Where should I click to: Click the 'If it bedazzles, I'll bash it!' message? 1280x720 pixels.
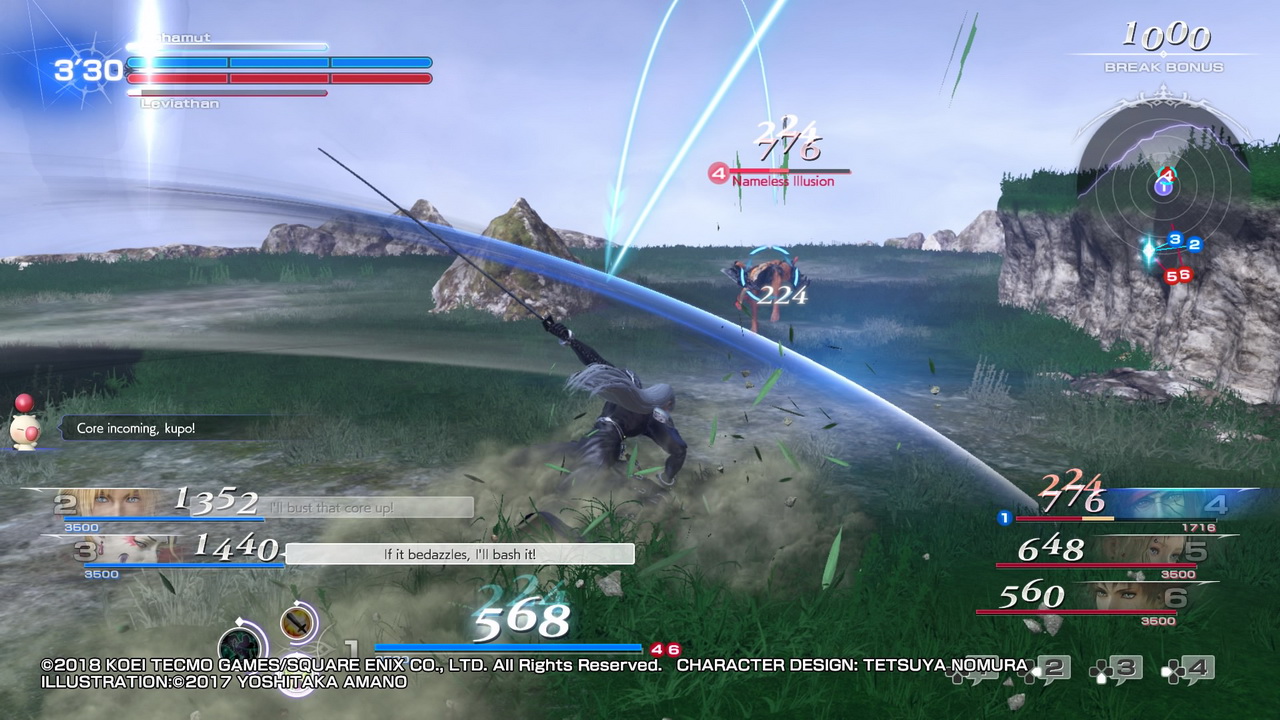pyautogui.click(x=460, y=554)
